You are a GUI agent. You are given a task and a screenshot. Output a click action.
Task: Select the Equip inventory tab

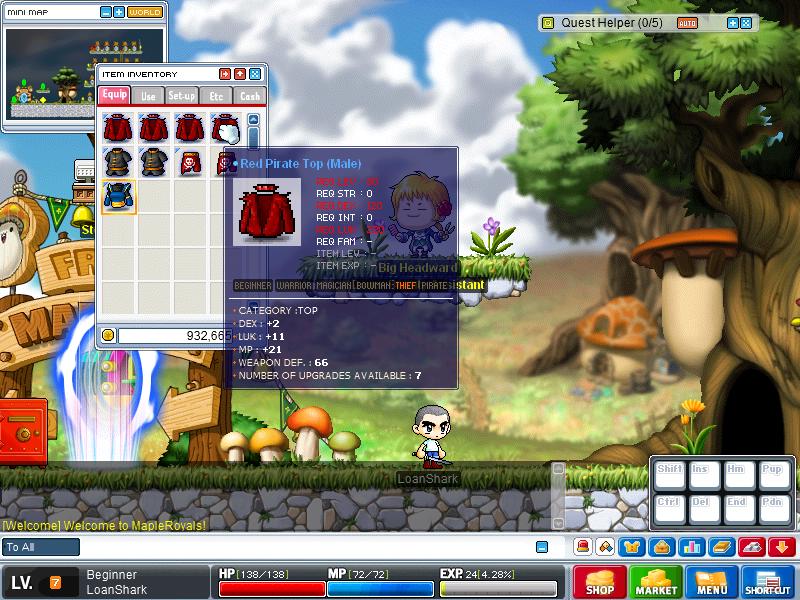tap(113, 96)
